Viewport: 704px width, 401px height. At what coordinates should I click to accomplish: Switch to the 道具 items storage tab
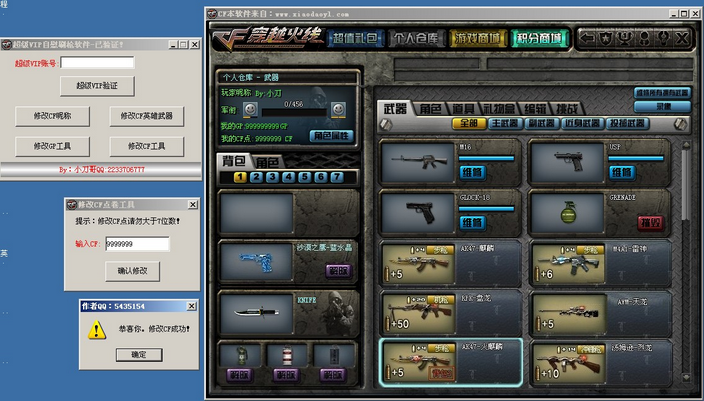click(464, 108)
